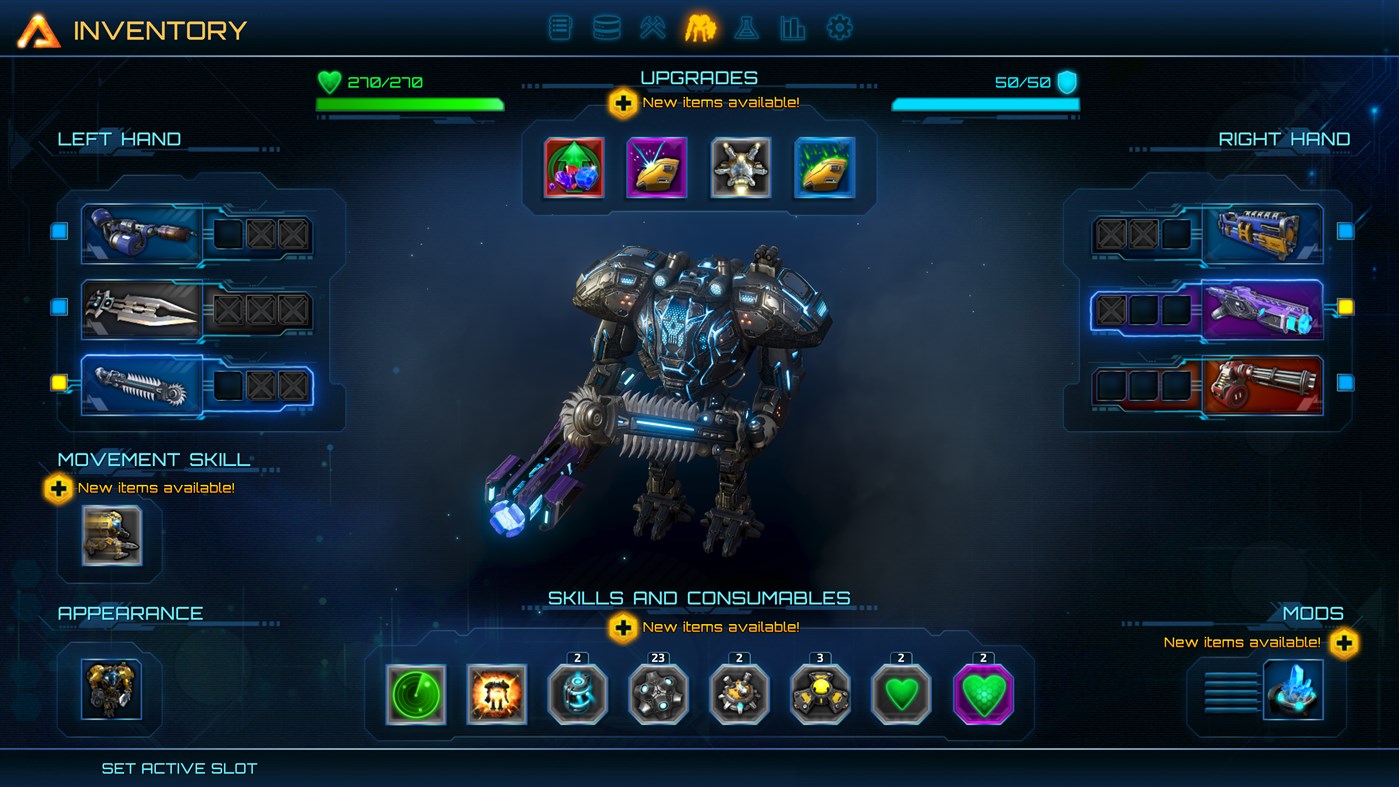Select the exploding mech self-destruct skill icon
This screenshot has height=787, width=1399.
click(497, 694)
